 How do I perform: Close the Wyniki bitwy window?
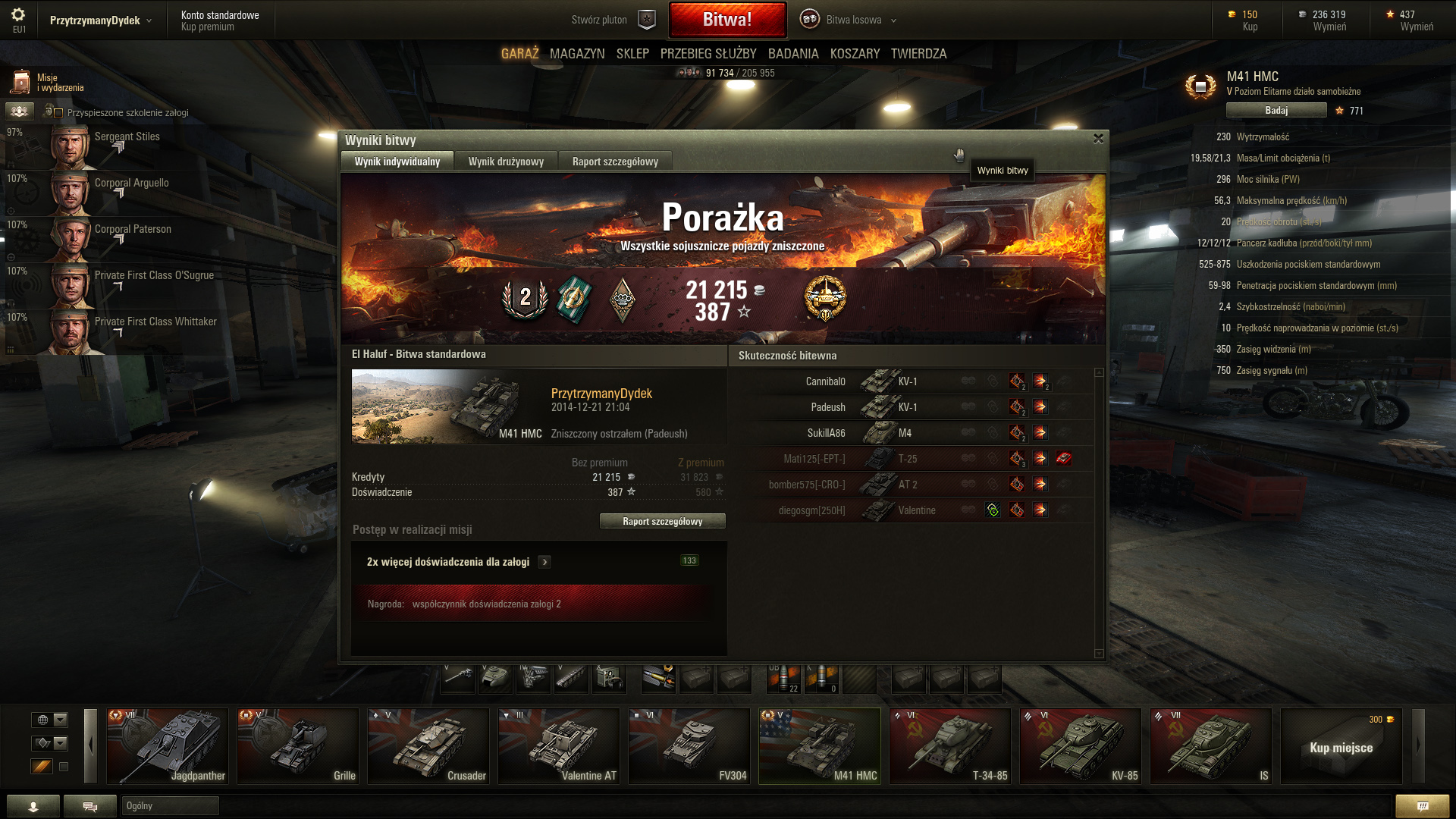(1098, 139)
